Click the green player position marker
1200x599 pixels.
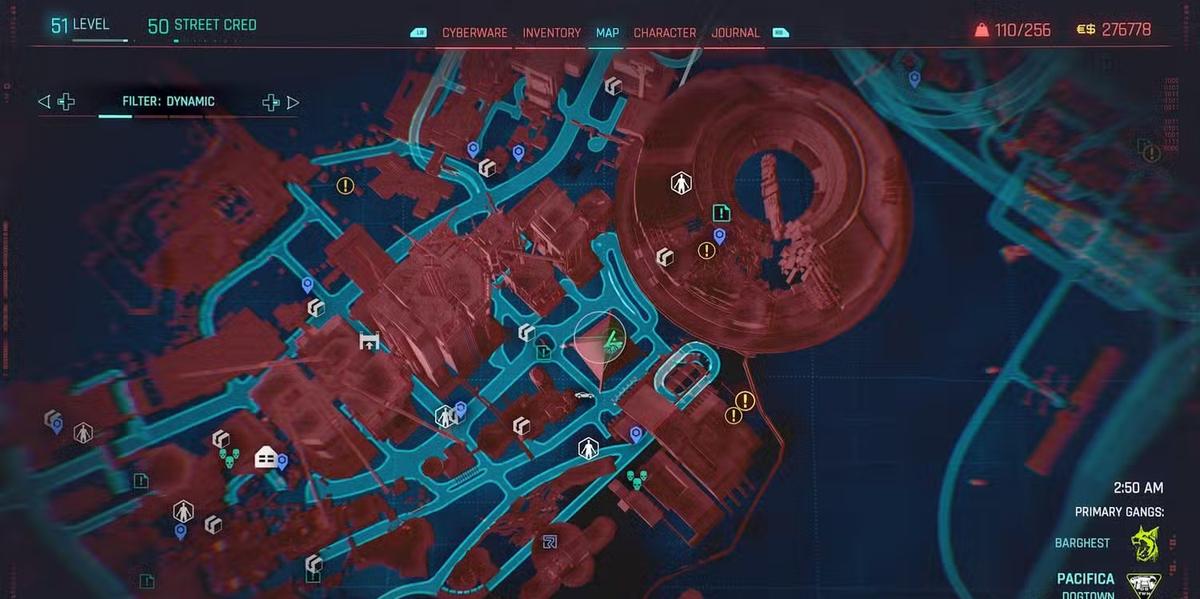tap(609, 345)
